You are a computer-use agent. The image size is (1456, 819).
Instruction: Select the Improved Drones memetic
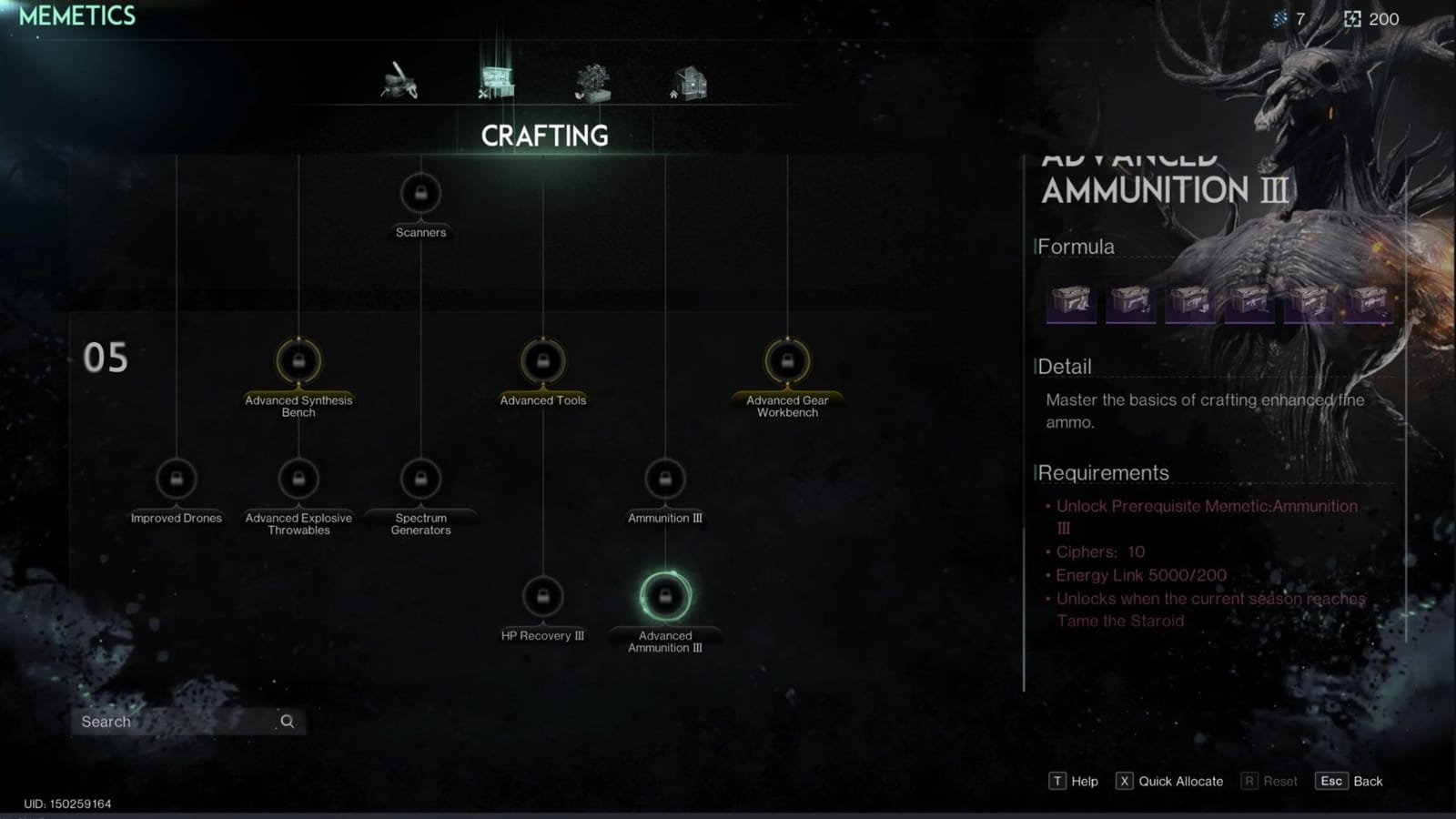pos(177,480)
